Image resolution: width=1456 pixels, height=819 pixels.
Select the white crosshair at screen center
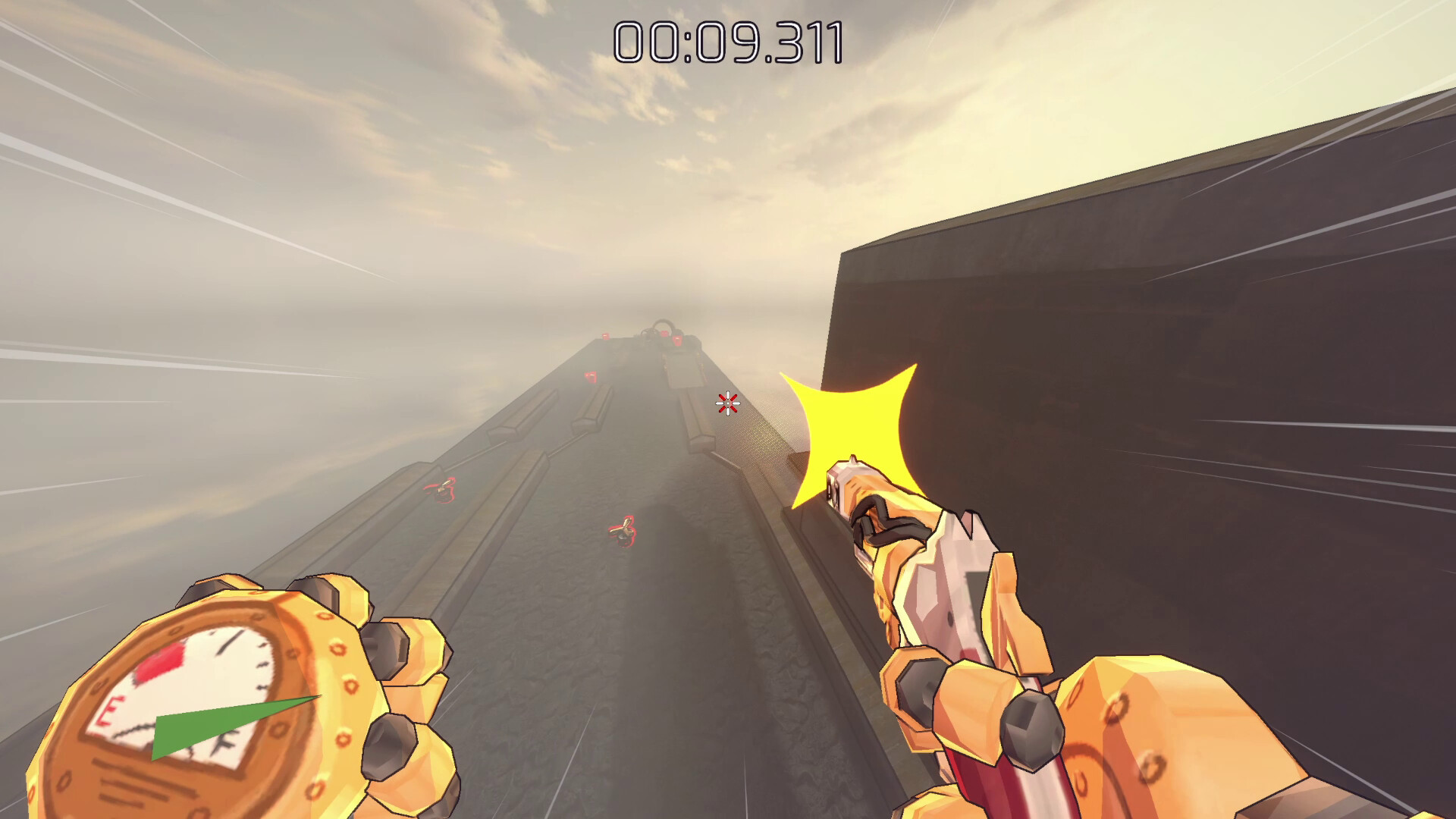(x=727, y=403)
